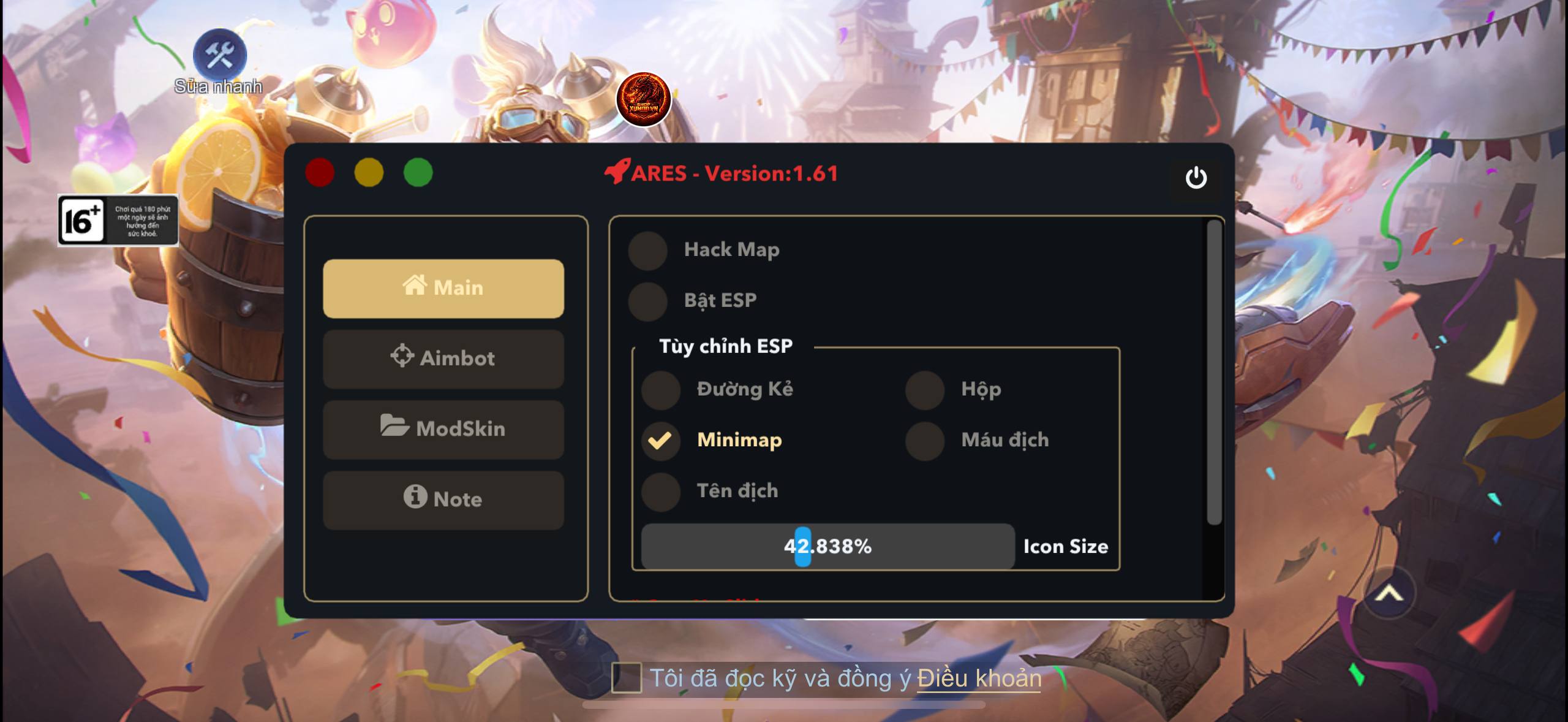Screen dimensions: 1568x722
Task: Click the Icon Size slider bar
Action: coord(827,546)
